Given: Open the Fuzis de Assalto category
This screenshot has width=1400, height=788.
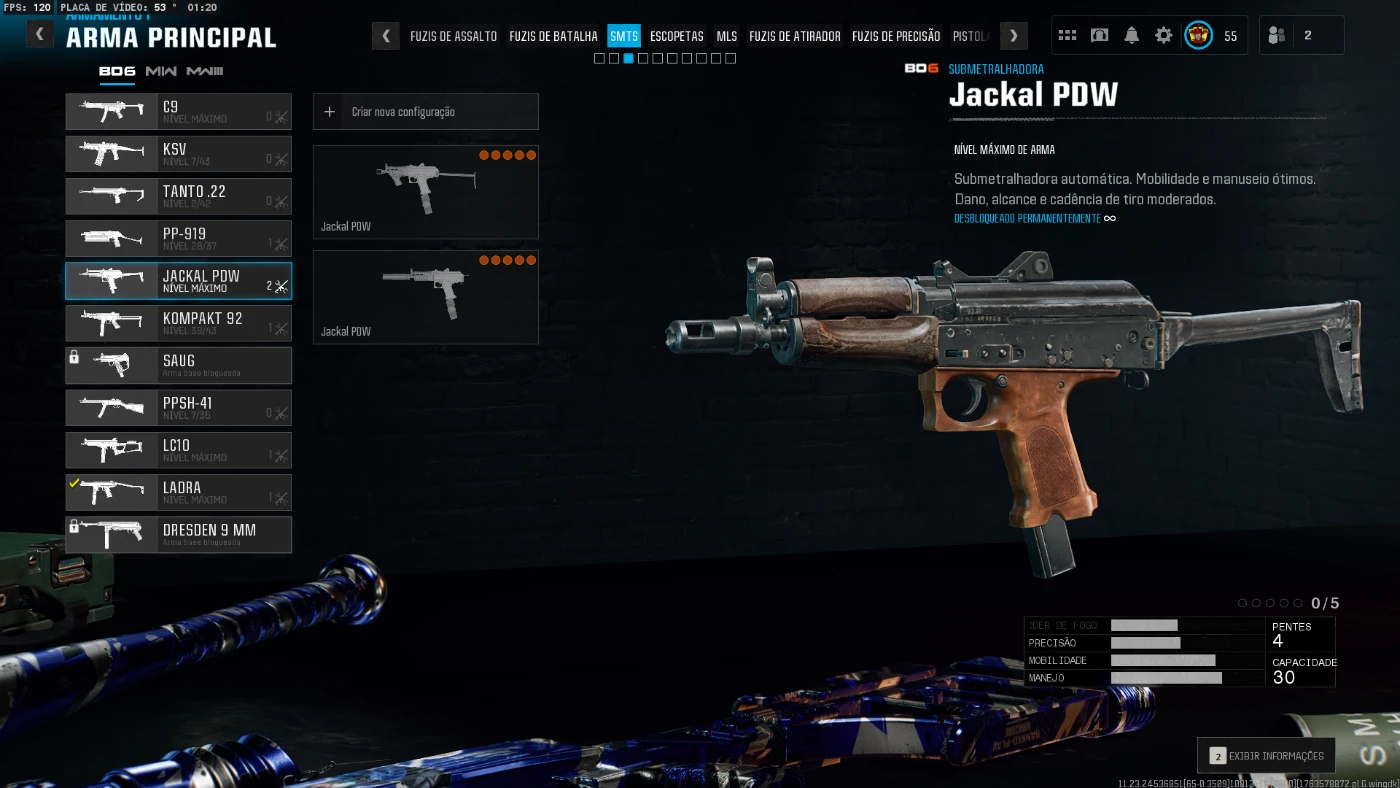Looking at the screenshot, I should click(453, 36).
